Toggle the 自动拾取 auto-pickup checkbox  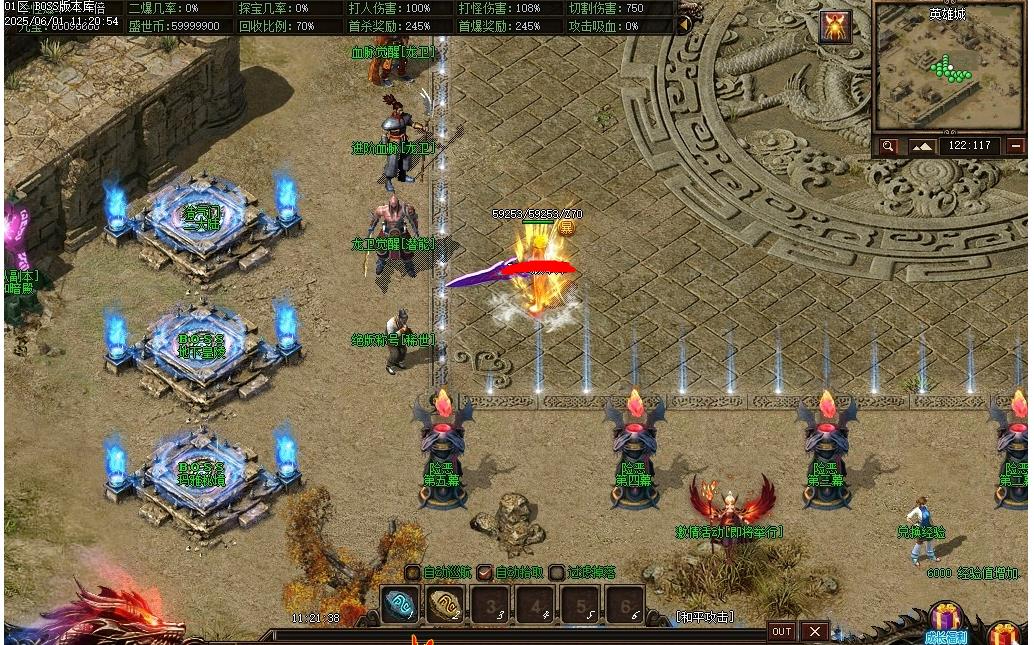(485, 573)
